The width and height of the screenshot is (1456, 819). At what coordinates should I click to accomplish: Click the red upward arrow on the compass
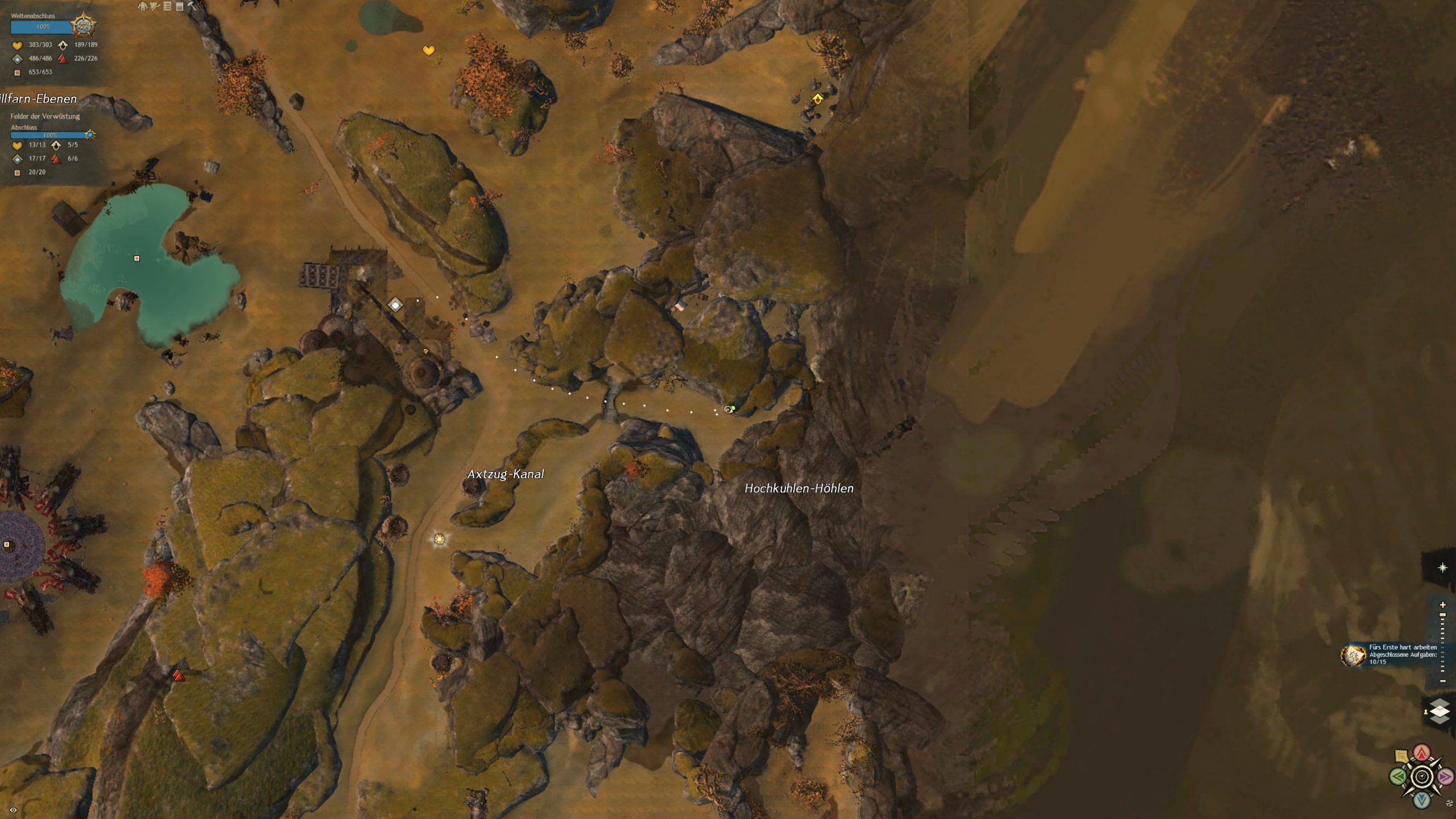coord(1422,753)
